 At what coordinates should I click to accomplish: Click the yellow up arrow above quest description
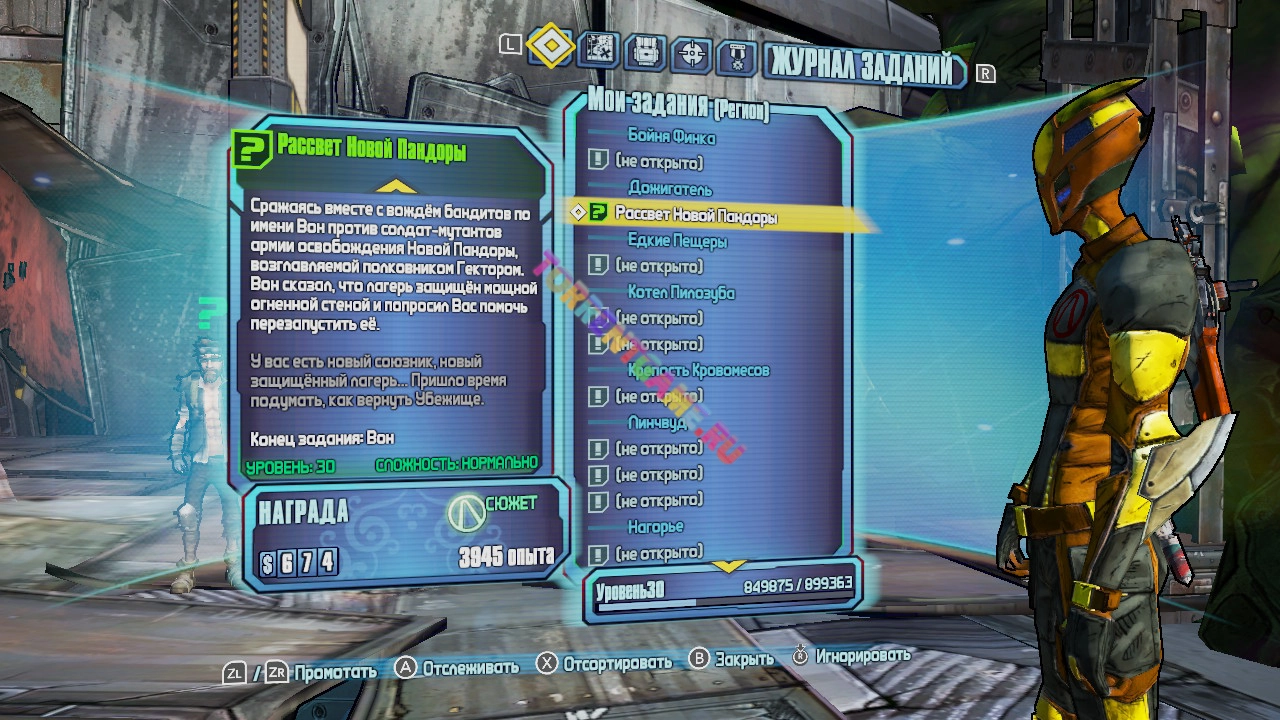point(396,186)
